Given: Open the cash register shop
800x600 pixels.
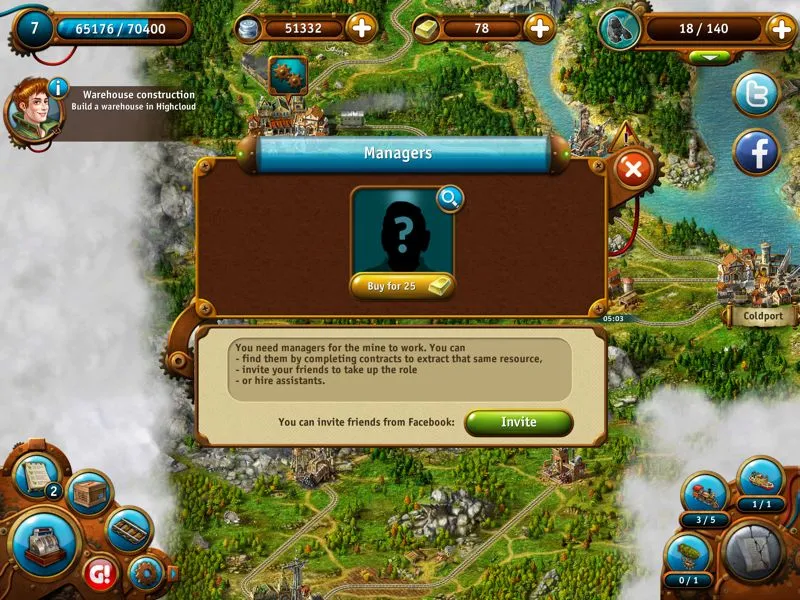Looking at the screenshot, I should pyautogui.click(x=44, y=543).
